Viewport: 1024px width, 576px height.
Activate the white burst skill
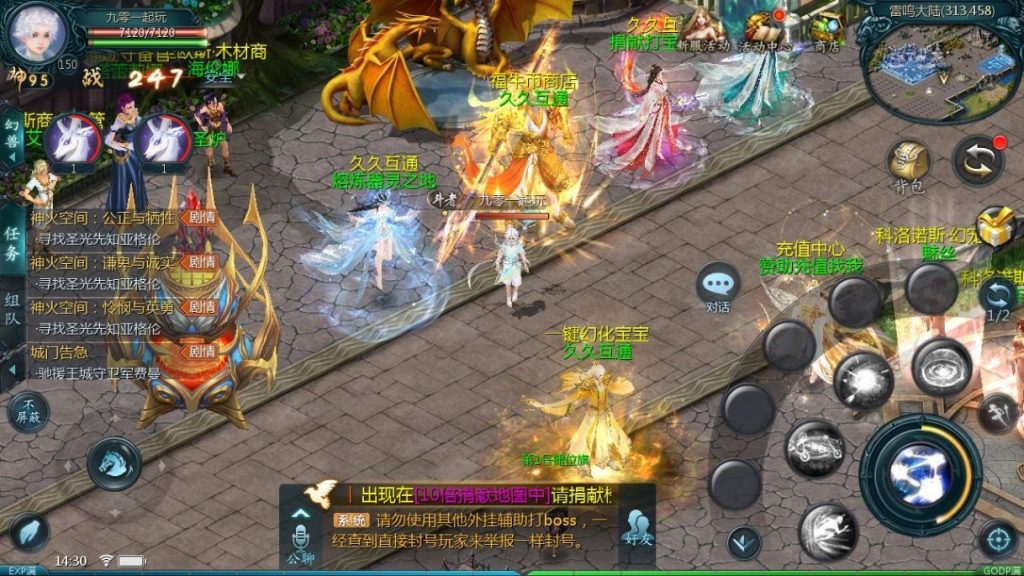[x=863, y=379]
